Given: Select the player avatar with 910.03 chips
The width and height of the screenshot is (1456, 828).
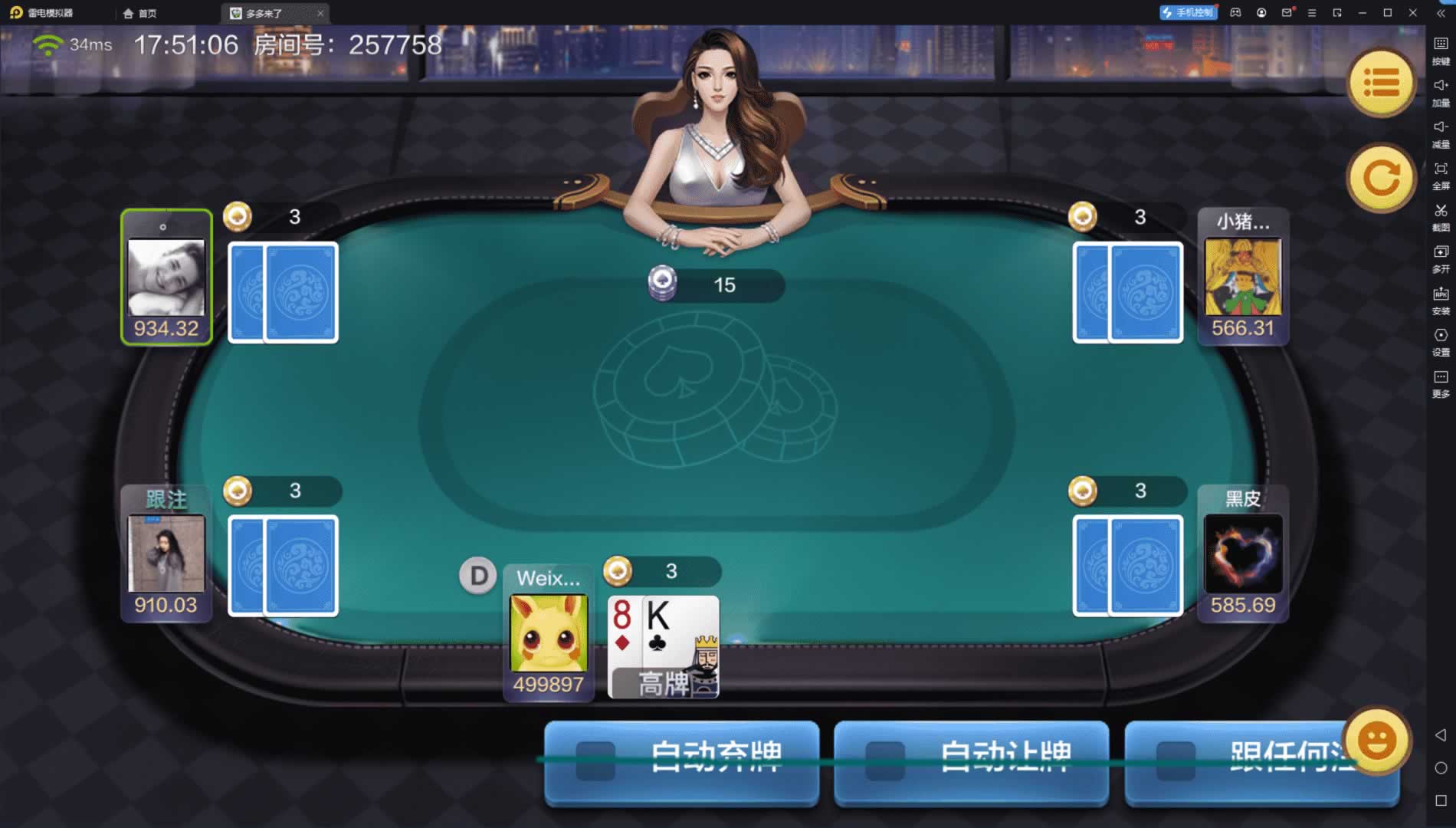Looking at the screenshot, I should (166, 554).
